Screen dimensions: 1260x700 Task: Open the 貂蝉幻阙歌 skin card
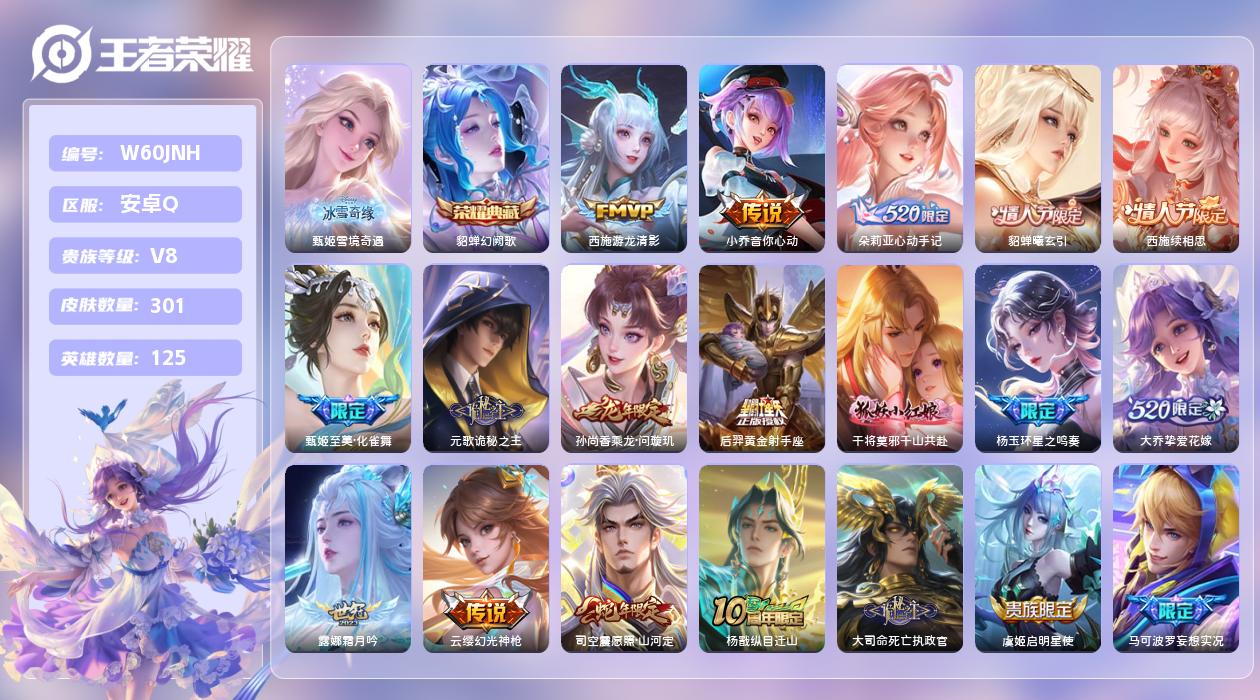[x=486, y=158]
